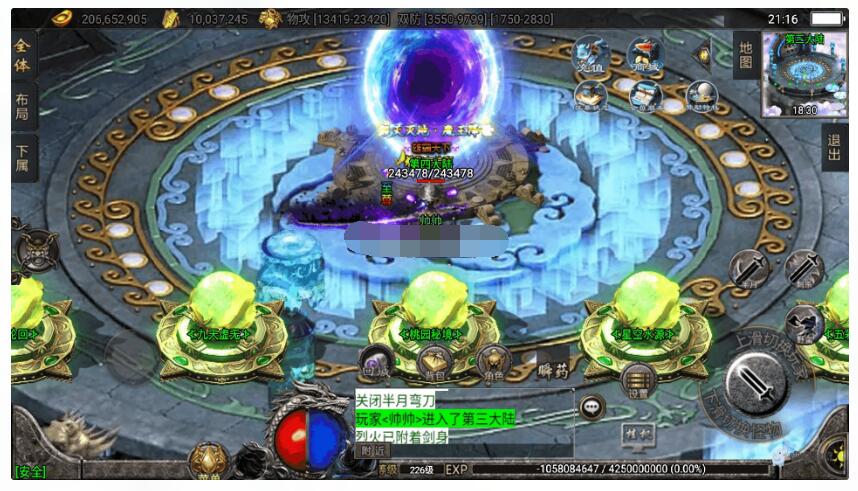Viewport: 858px width, 491px height.
Task: Open the 地图 map button
Action: pos(744,55)
